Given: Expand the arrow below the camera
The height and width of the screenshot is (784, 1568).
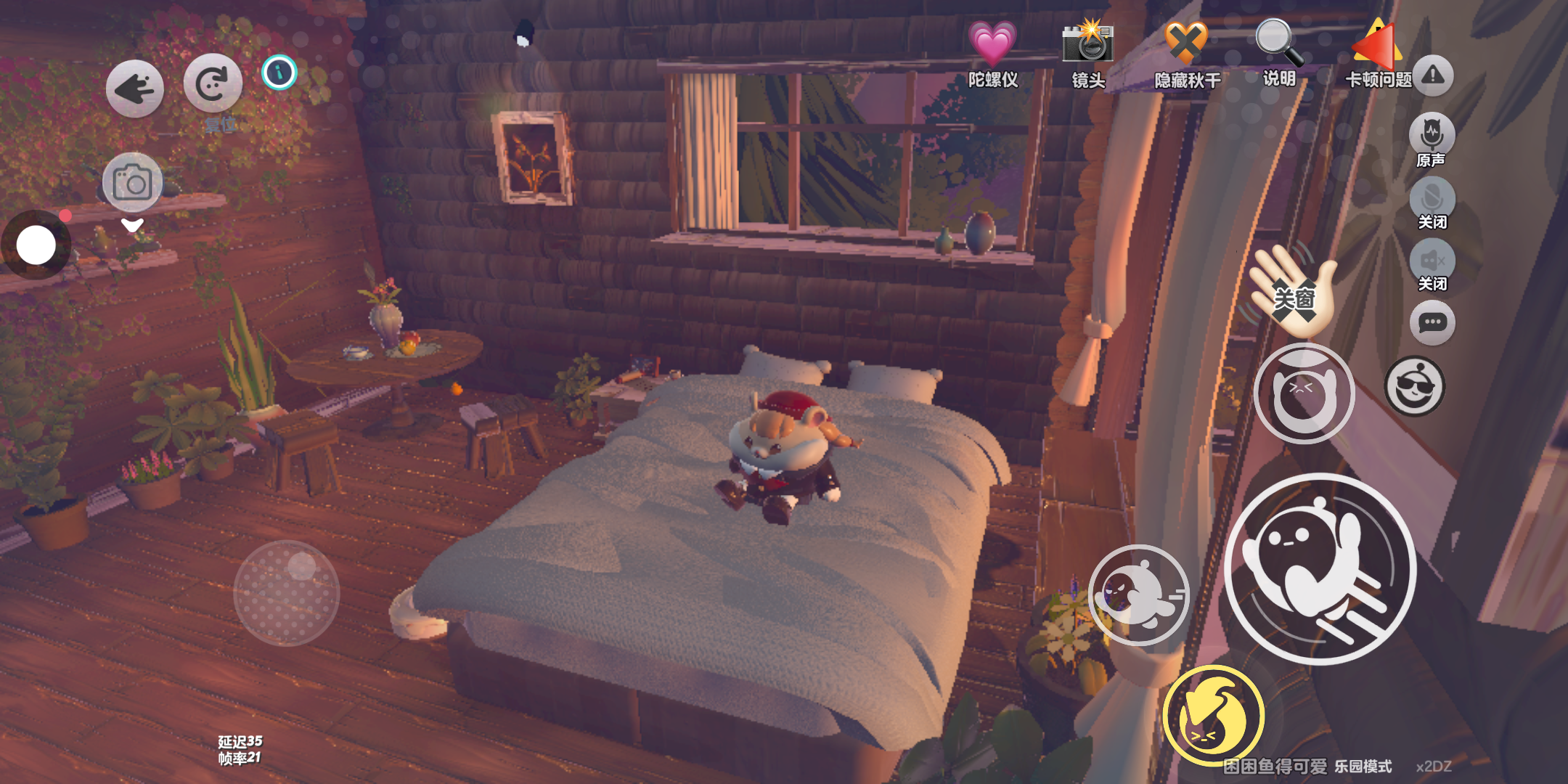Looking at the screenshot, I should tap(132, 225).
